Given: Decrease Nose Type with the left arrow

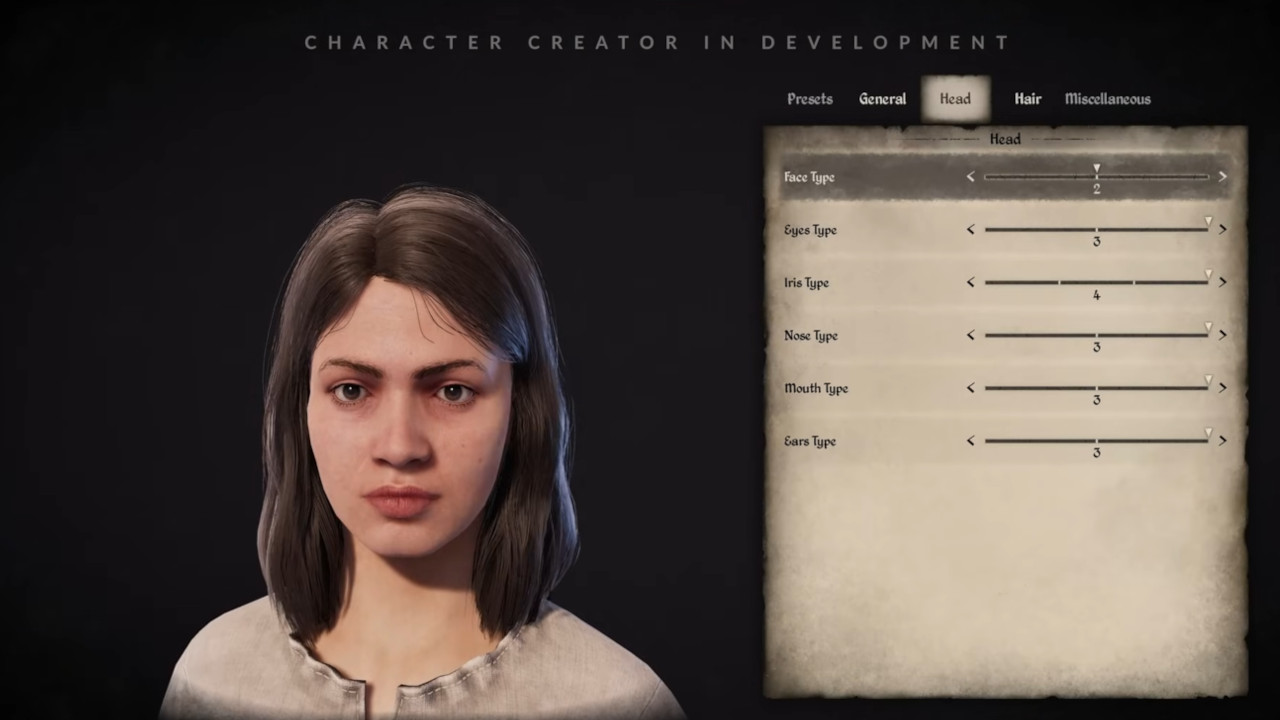Looking at the screenshot, I should [x=969, y=335].
